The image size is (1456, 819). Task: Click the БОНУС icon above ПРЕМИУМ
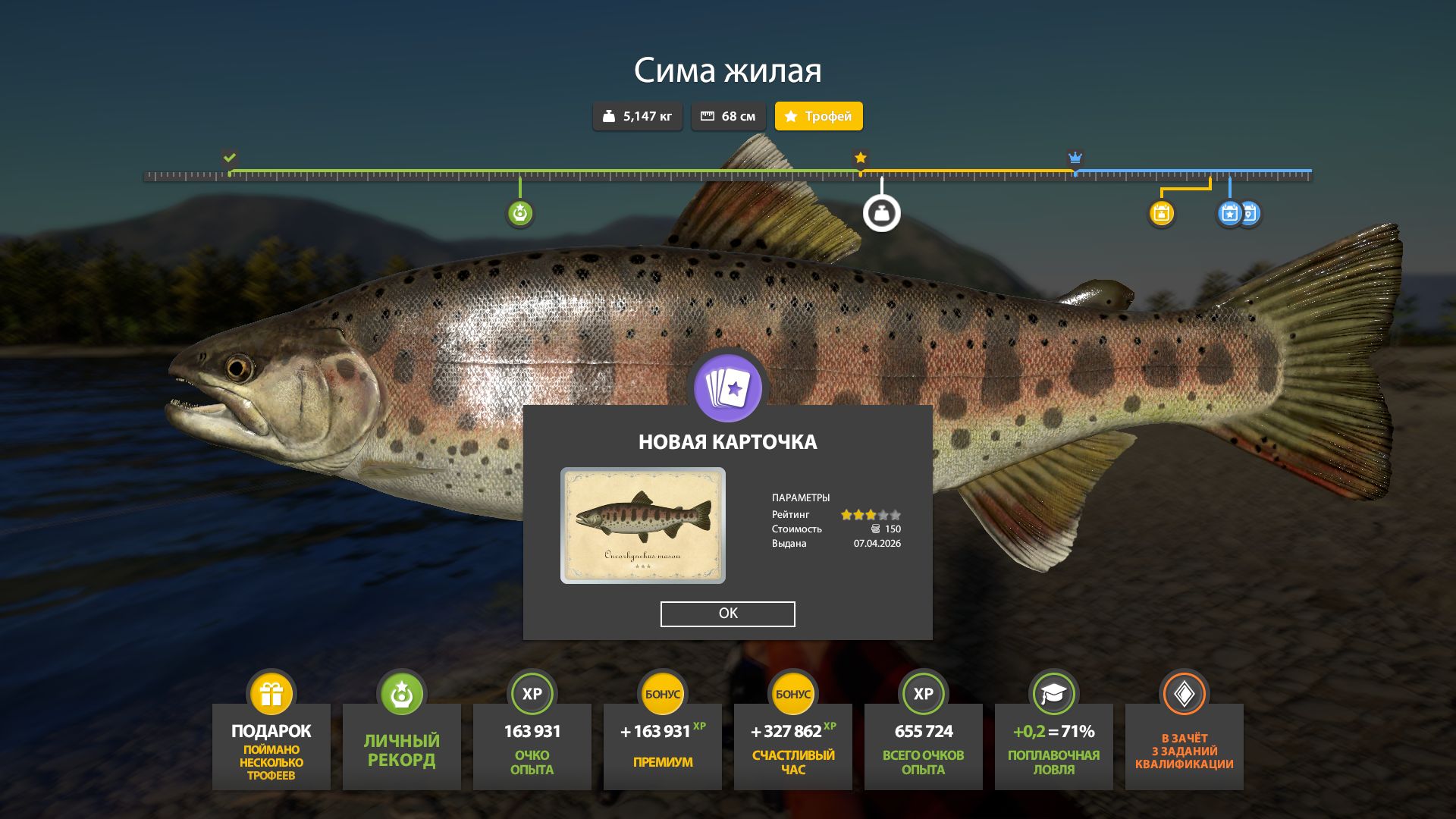point(662,692)
